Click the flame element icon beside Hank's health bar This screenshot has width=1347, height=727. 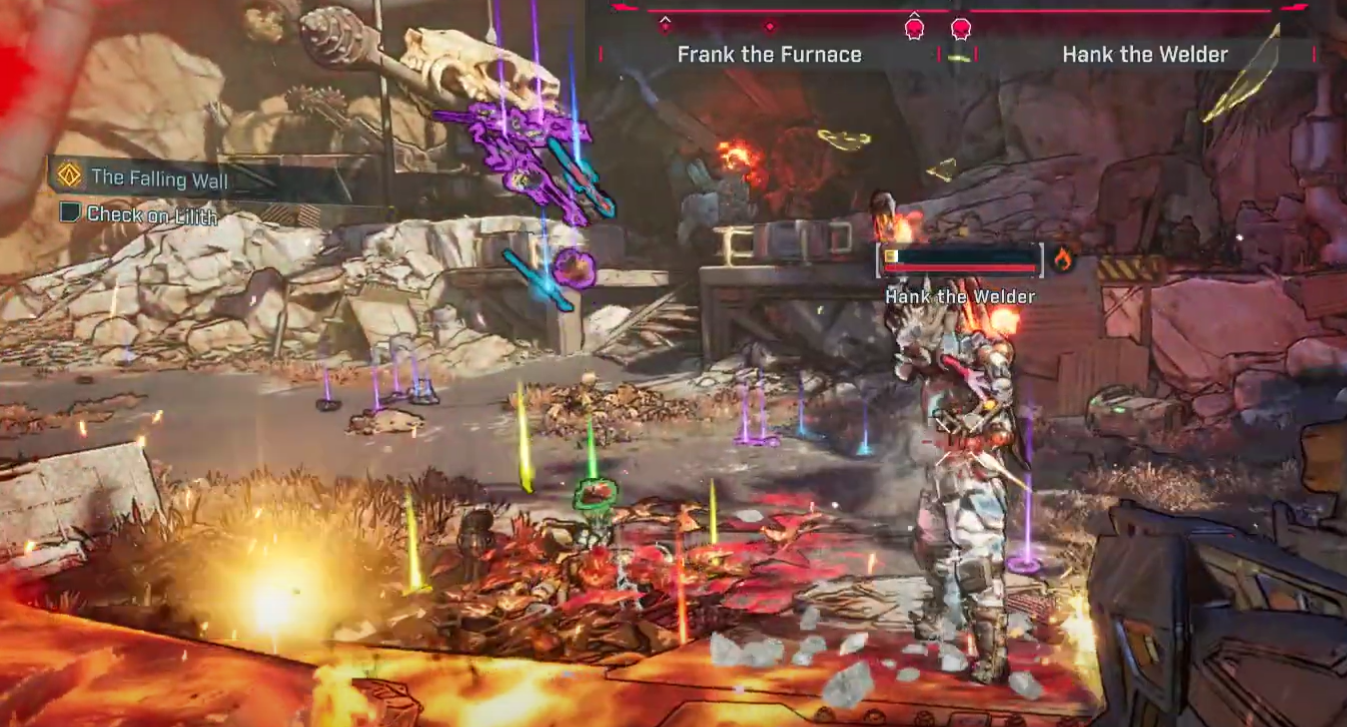pos(1062,258)
